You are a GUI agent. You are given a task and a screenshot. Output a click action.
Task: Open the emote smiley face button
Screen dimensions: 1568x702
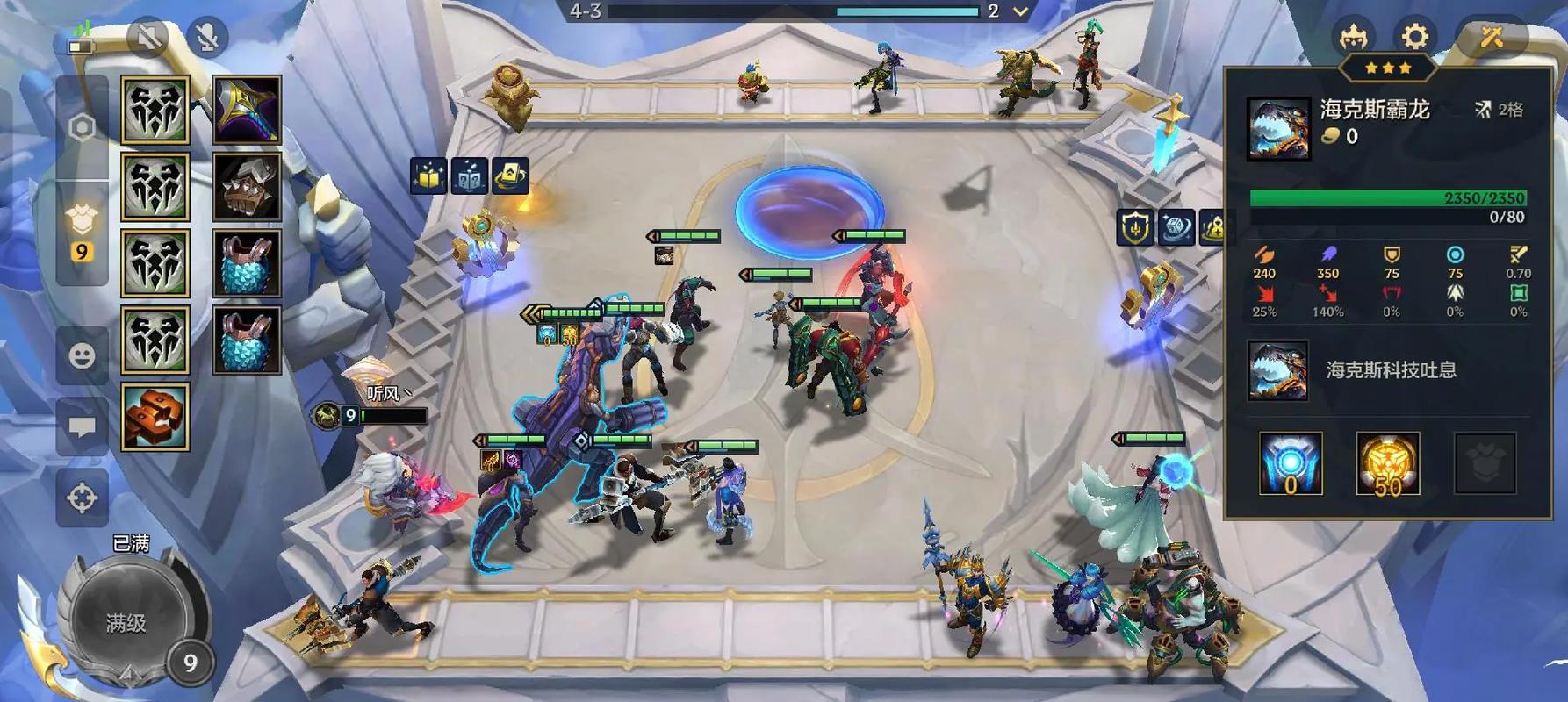82,355
